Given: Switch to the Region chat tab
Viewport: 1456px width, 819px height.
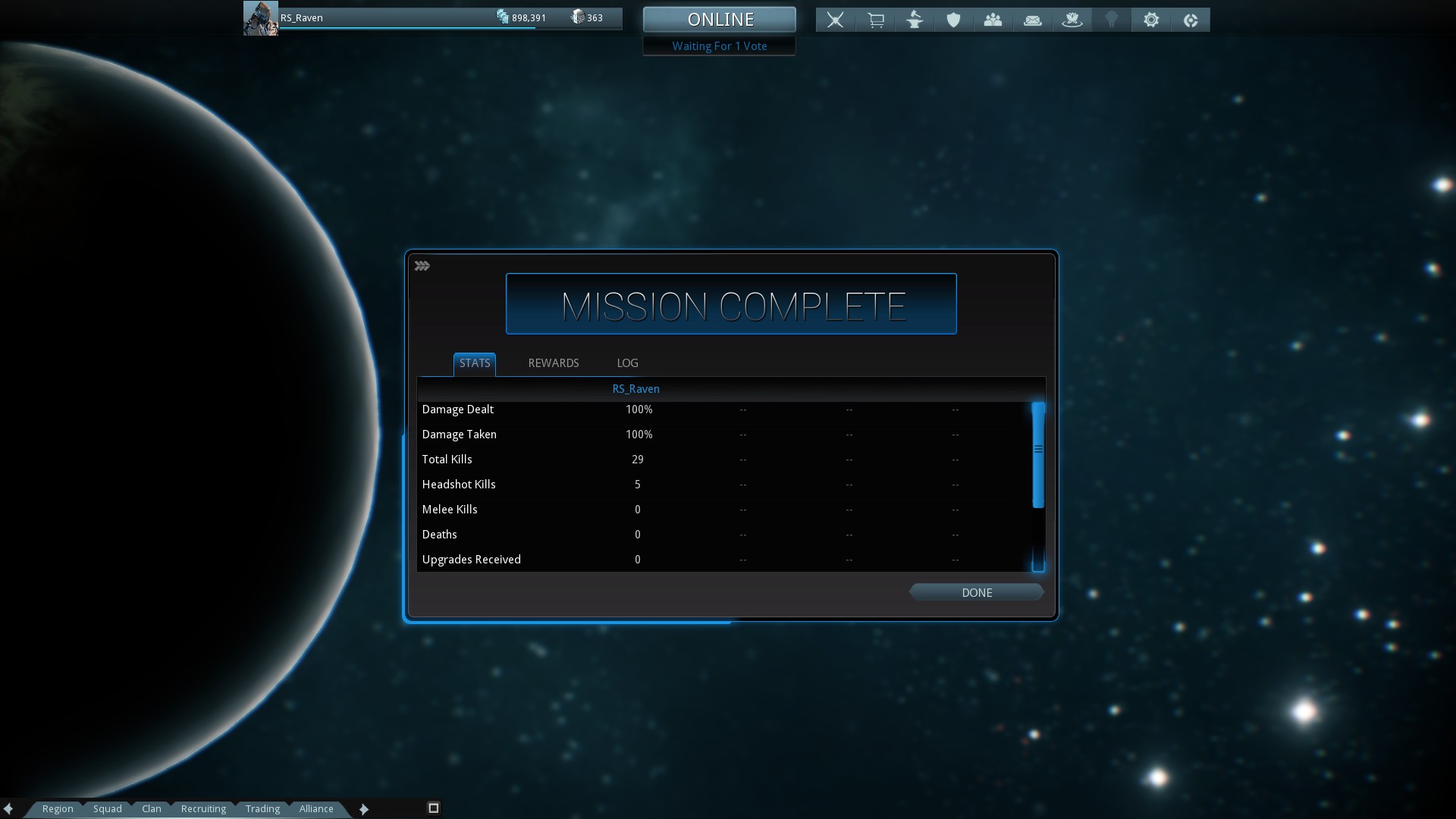Looking at the screenshot, I should click(x=58, y=808).
